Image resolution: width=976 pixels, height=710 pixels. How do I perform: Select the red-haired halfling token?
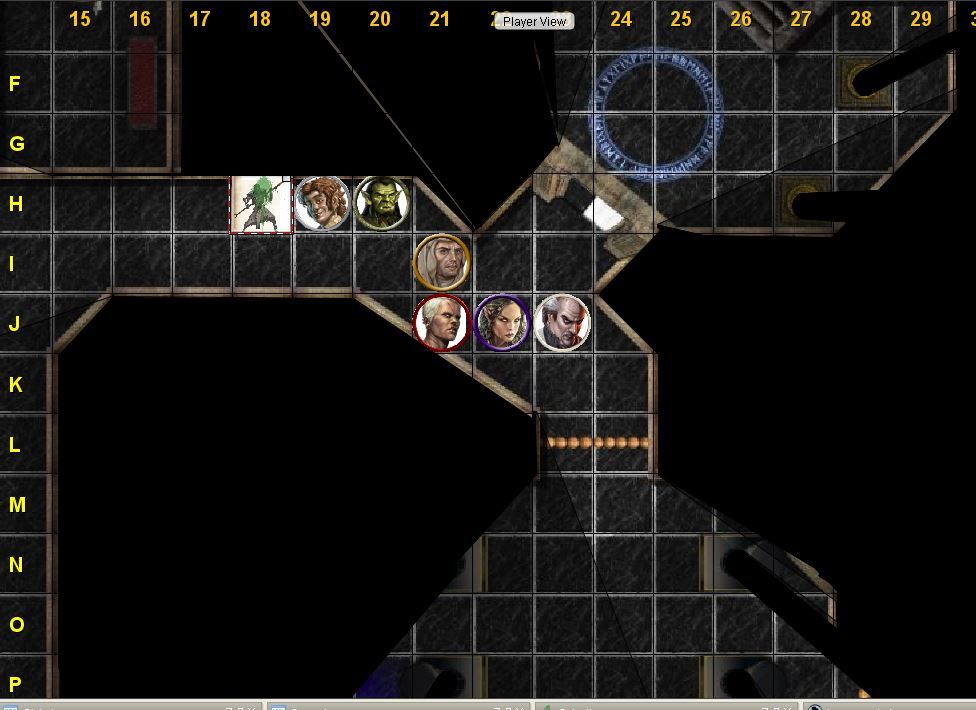coord(321,204)
